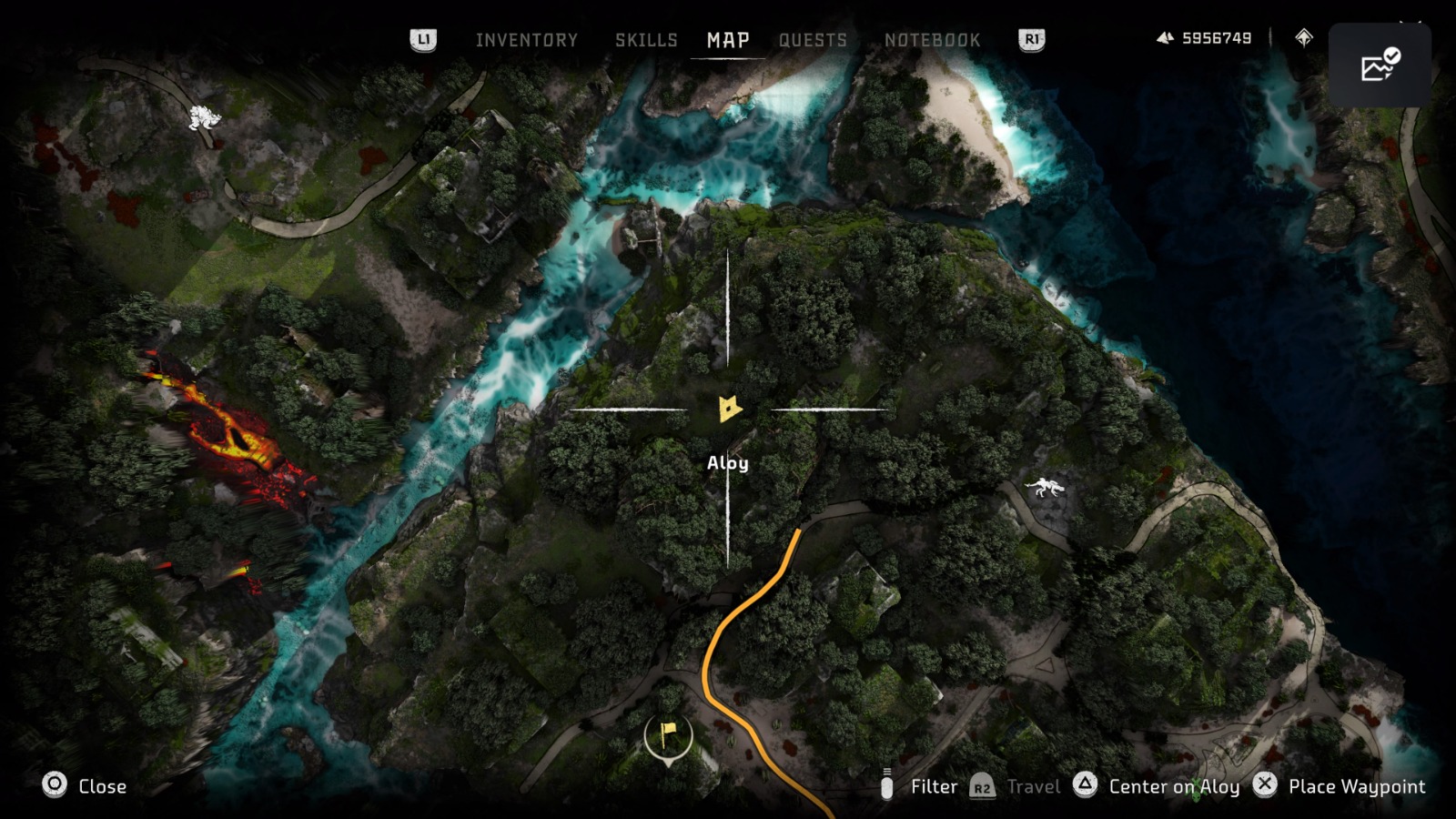Click the L1 shoulder button icon in the header
This screenshot has height=819, width=1456.
pyautogui.click(x=424, y=39)
